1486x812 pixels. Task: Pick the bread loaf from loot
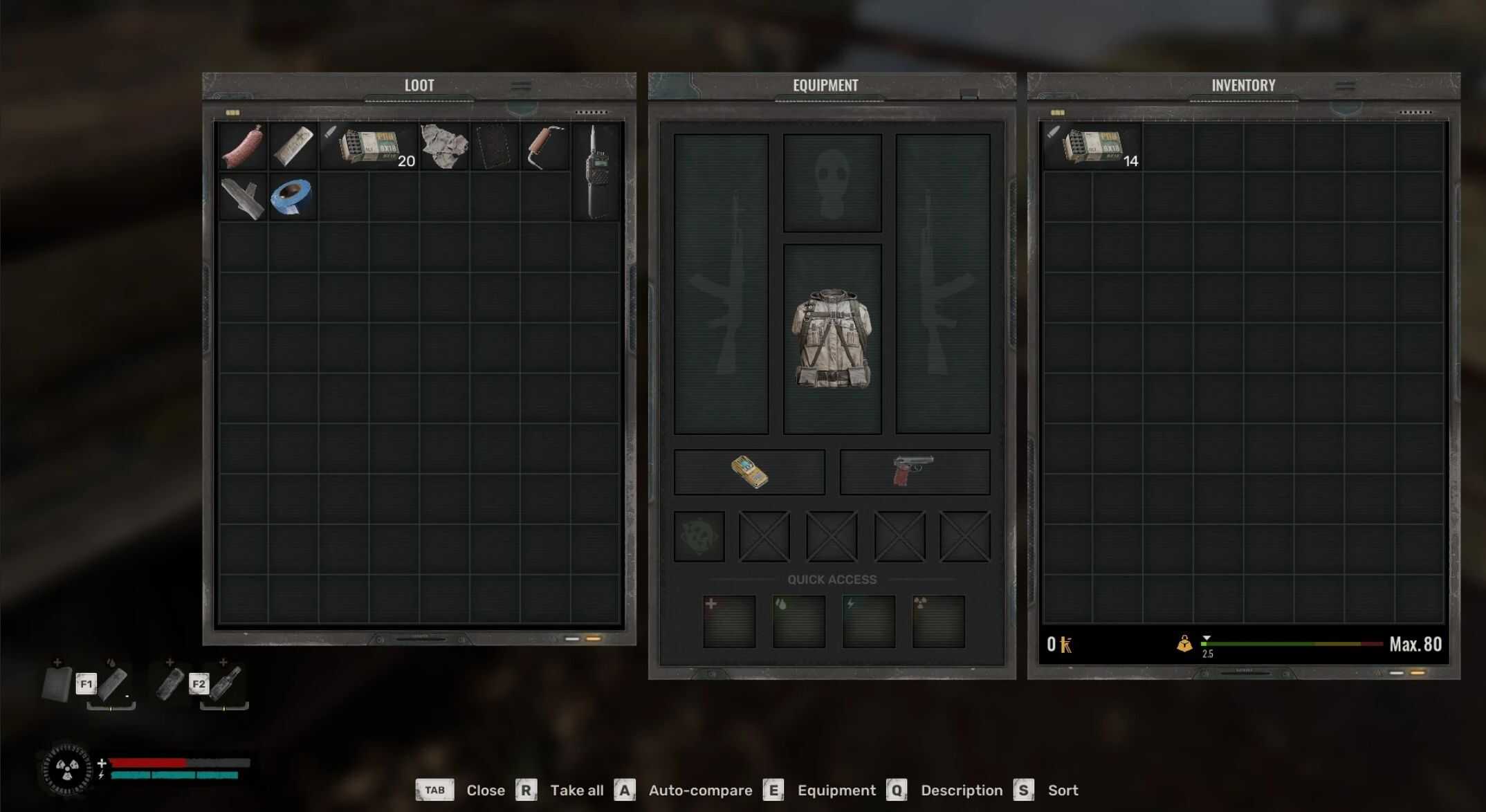pyautogui.click(x=293, y=147)
